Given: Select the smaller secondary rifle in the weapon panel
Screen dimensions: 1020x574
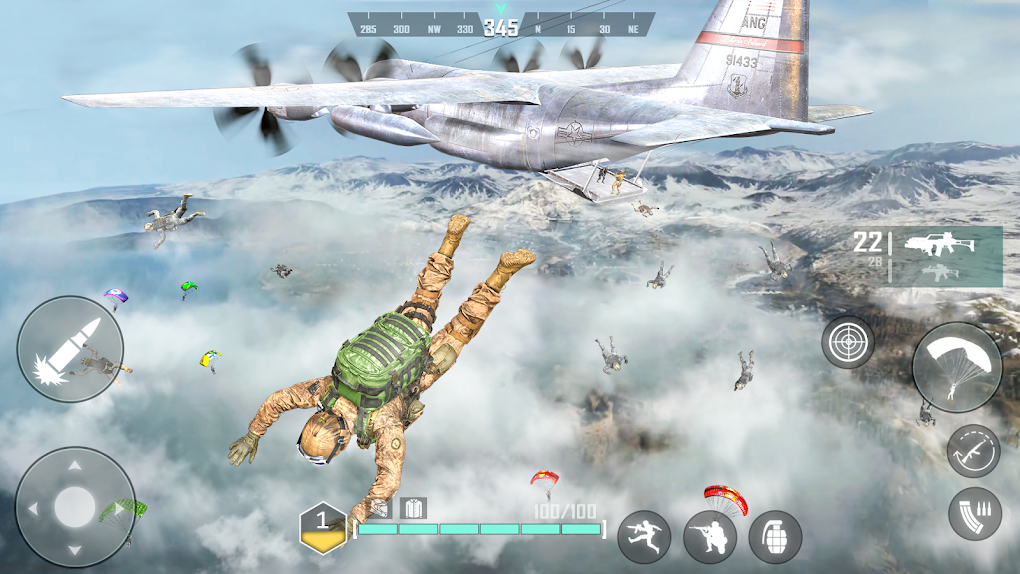Looking at the screenshot, I should (940, 272).
